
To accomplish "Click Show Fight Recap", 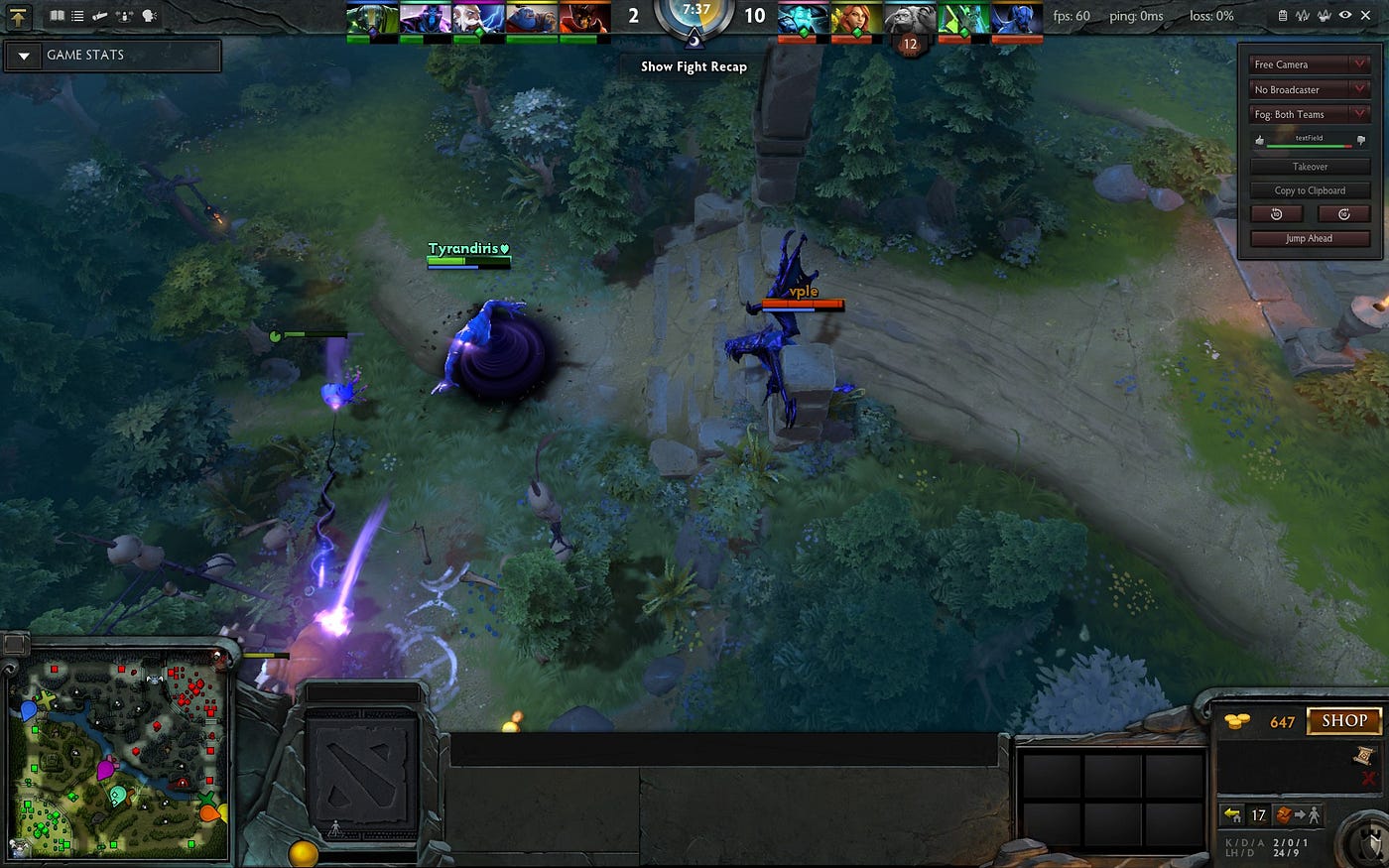I will pyautogui.click(x=692, y=66).
